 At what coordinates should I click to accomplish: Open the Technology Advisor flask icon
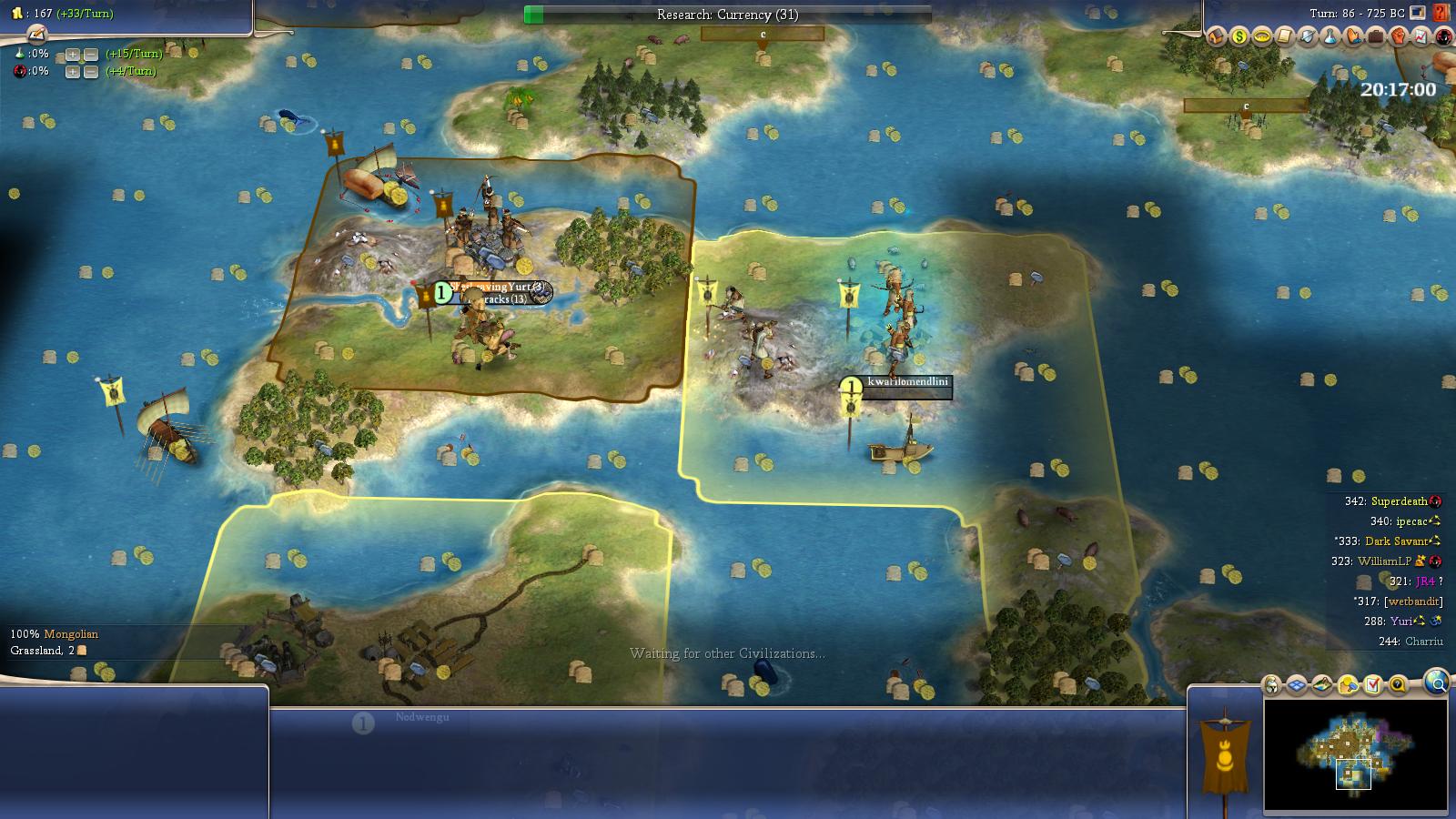[1330, 38]
